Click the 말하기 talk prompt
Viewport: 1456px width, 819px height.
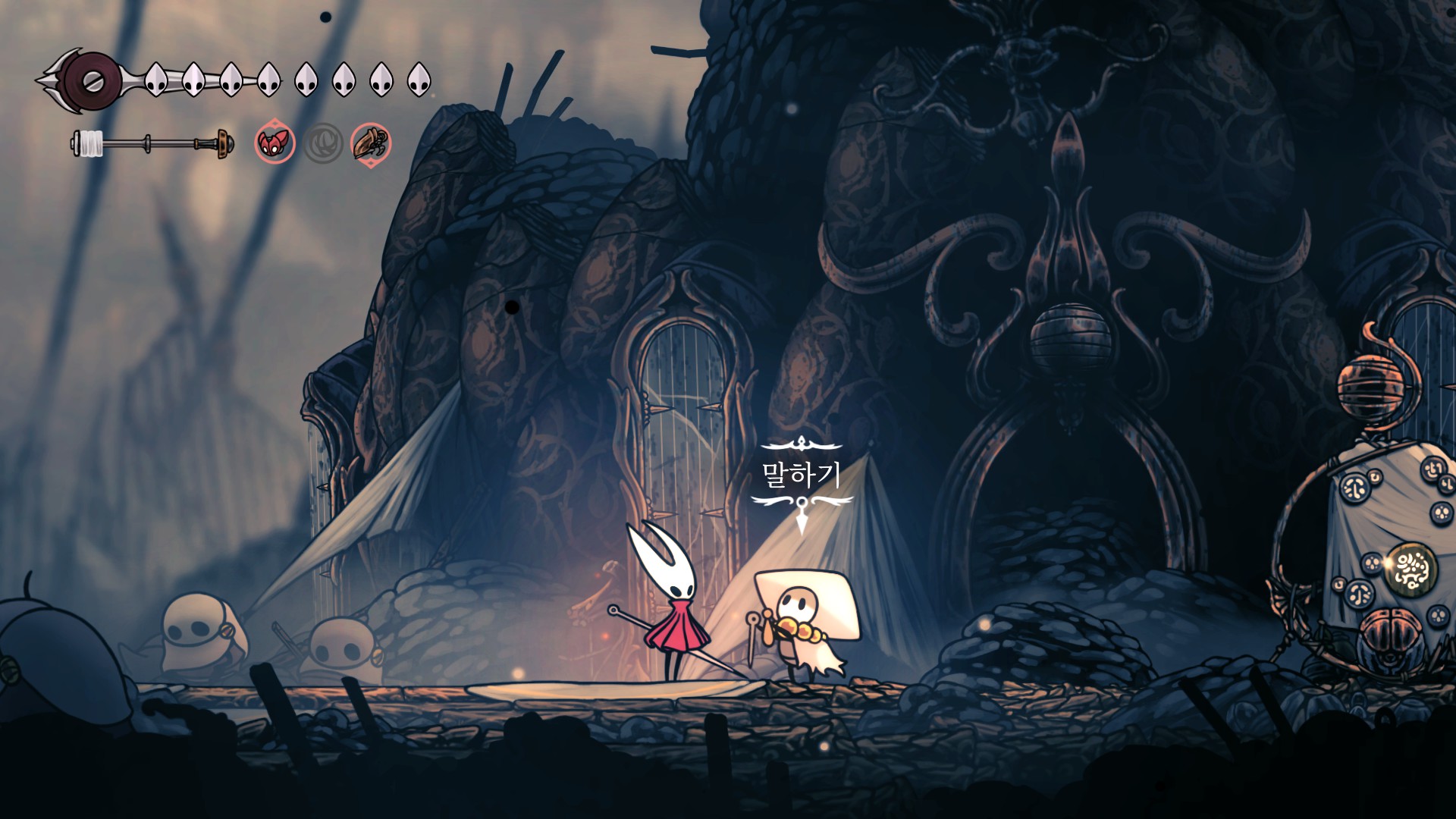pos(802,476)
